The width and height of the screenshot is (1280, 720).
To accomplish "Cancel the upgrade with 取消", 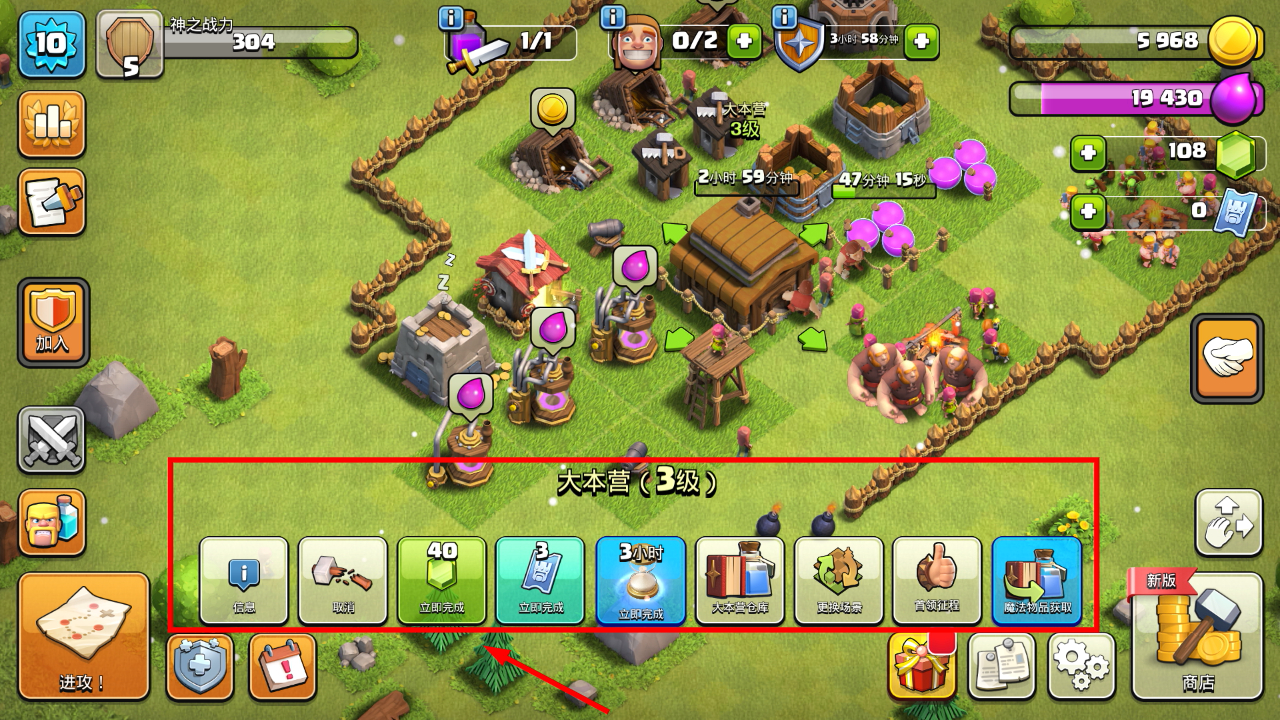I will coord(343,581).
